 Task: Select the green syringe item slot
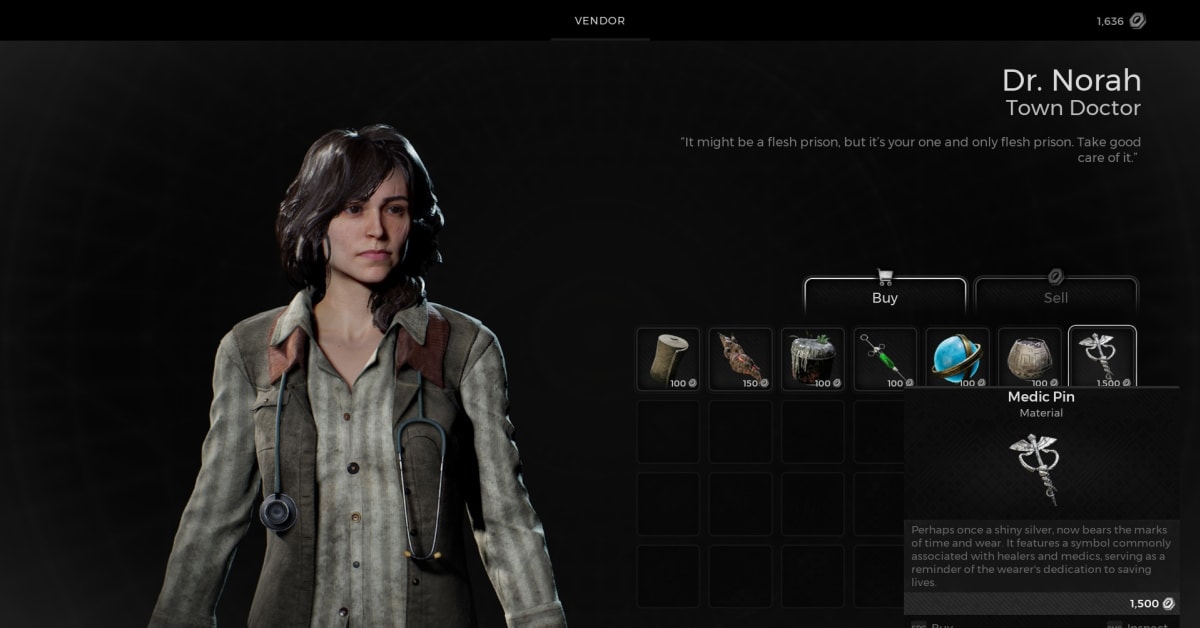[x=885, y=358]
